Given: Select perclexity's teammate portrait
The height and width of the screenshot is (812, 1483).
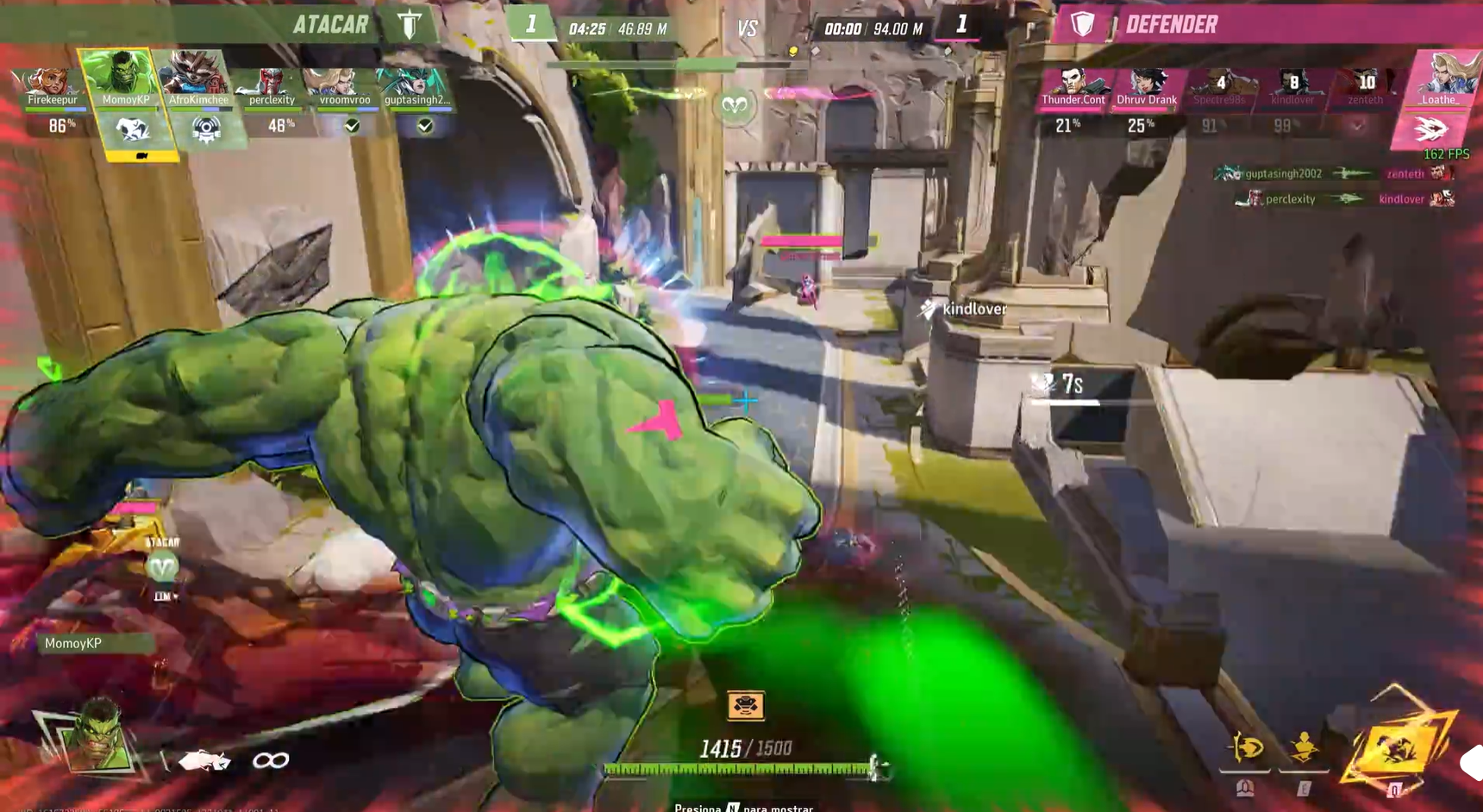Looking at the screenshot, I should coord(271,83).
